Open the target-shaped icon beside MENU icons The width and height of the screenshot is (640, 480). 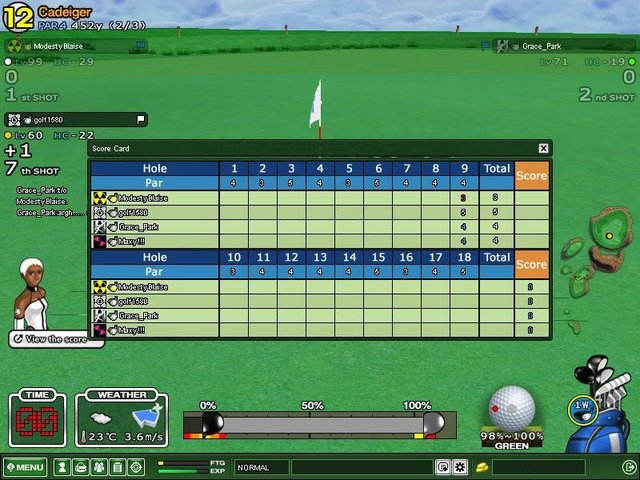pos(137,467)
